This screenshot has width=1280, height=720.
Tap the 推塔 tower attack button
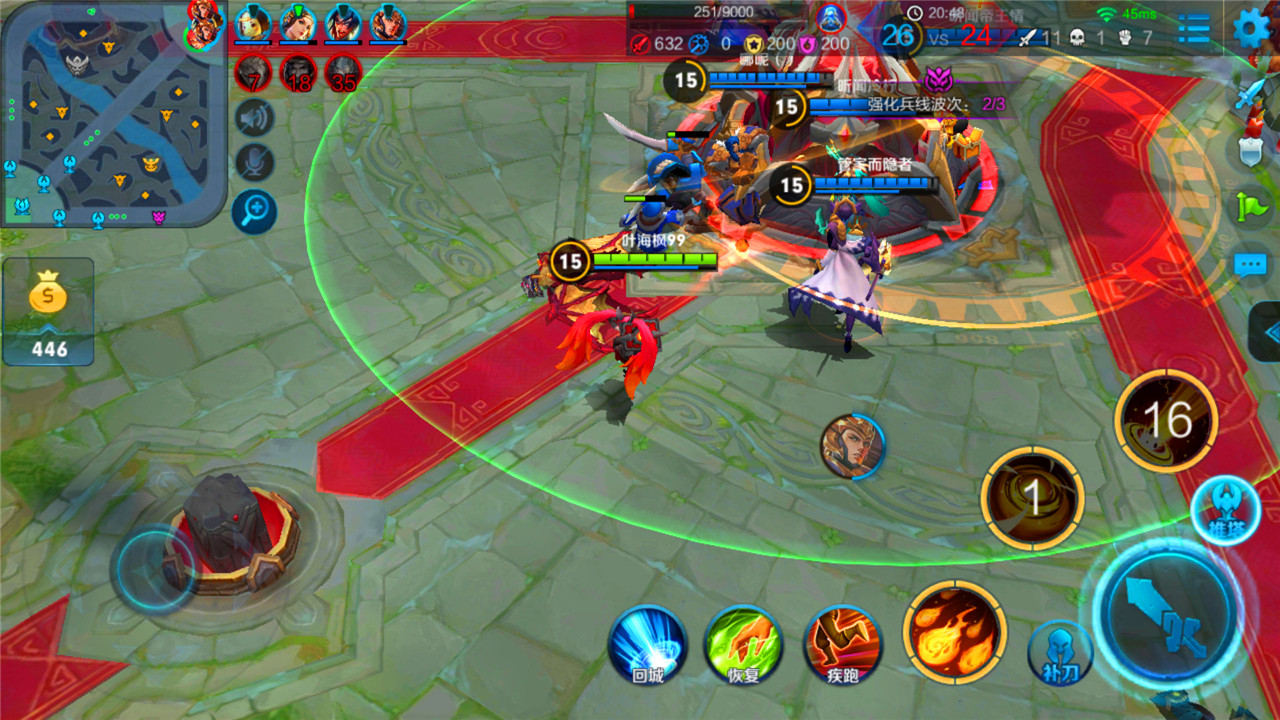(x=1226, y=510)
